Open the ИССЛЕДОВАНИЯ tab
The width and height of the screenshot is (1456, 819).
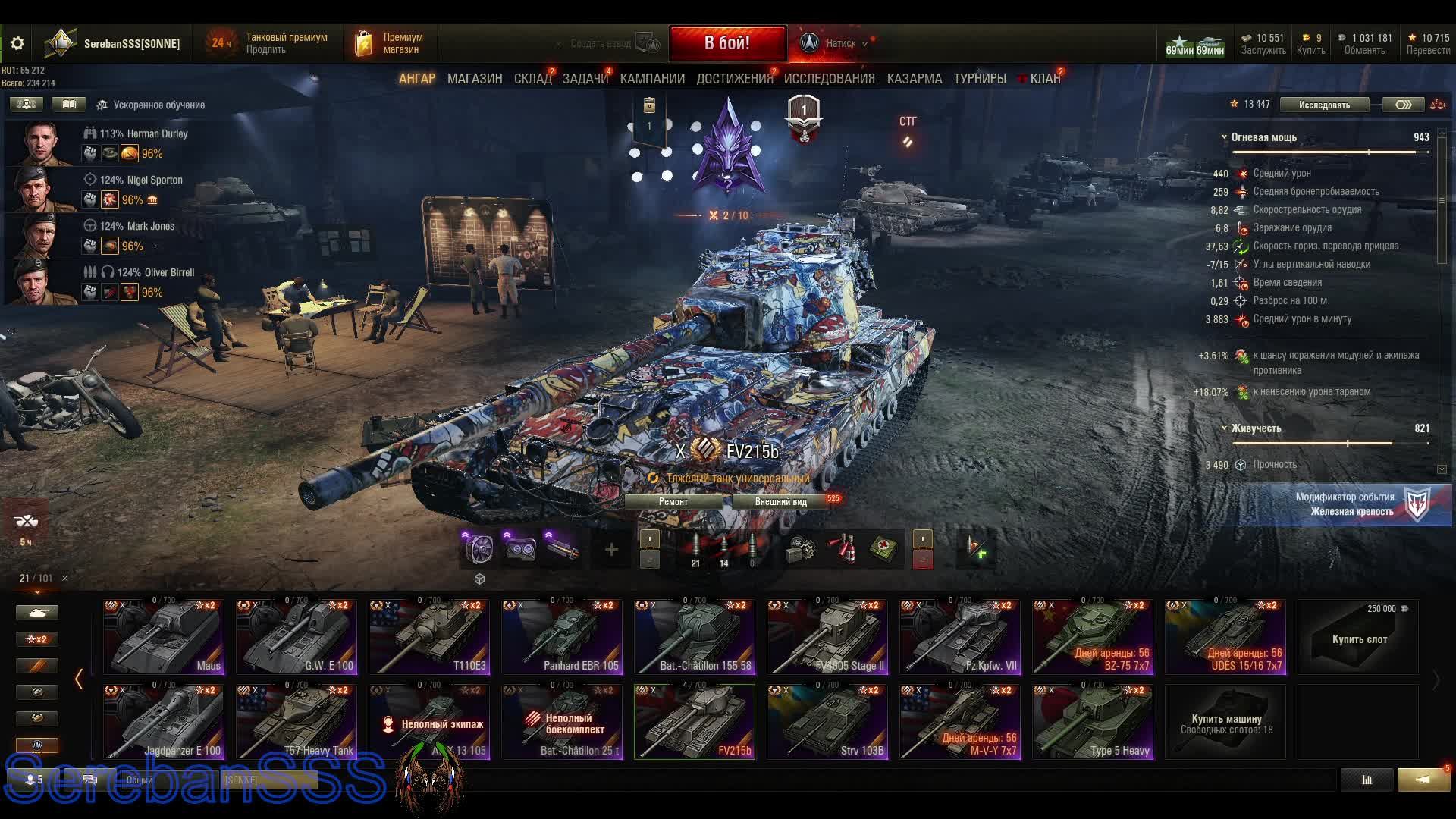pyautogui.click(x=829, y=79)
